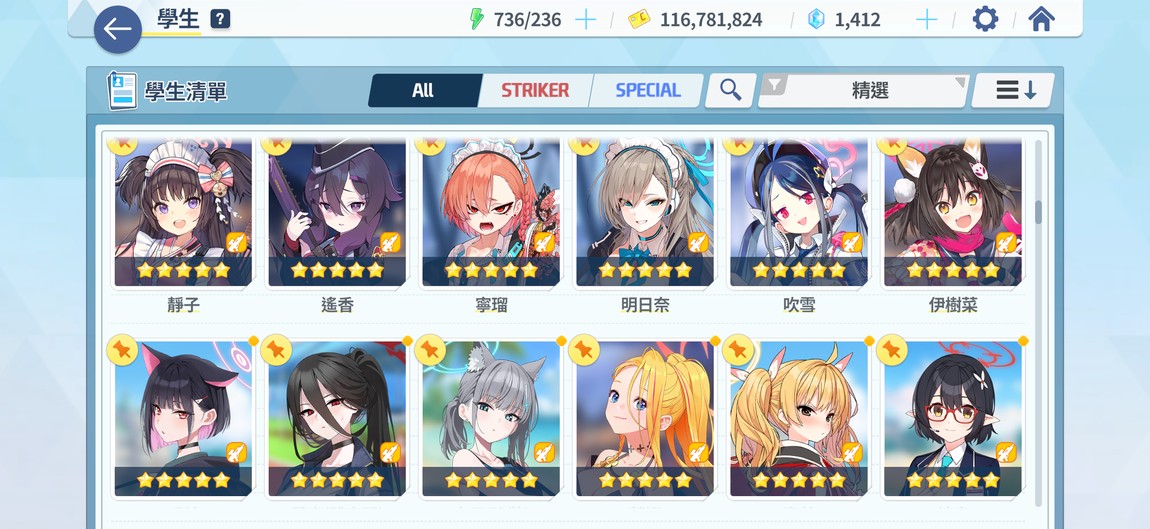1150x529 pixels.
Task: Choose the gray-haired wolf-eared student card
Action: (491, 420)
